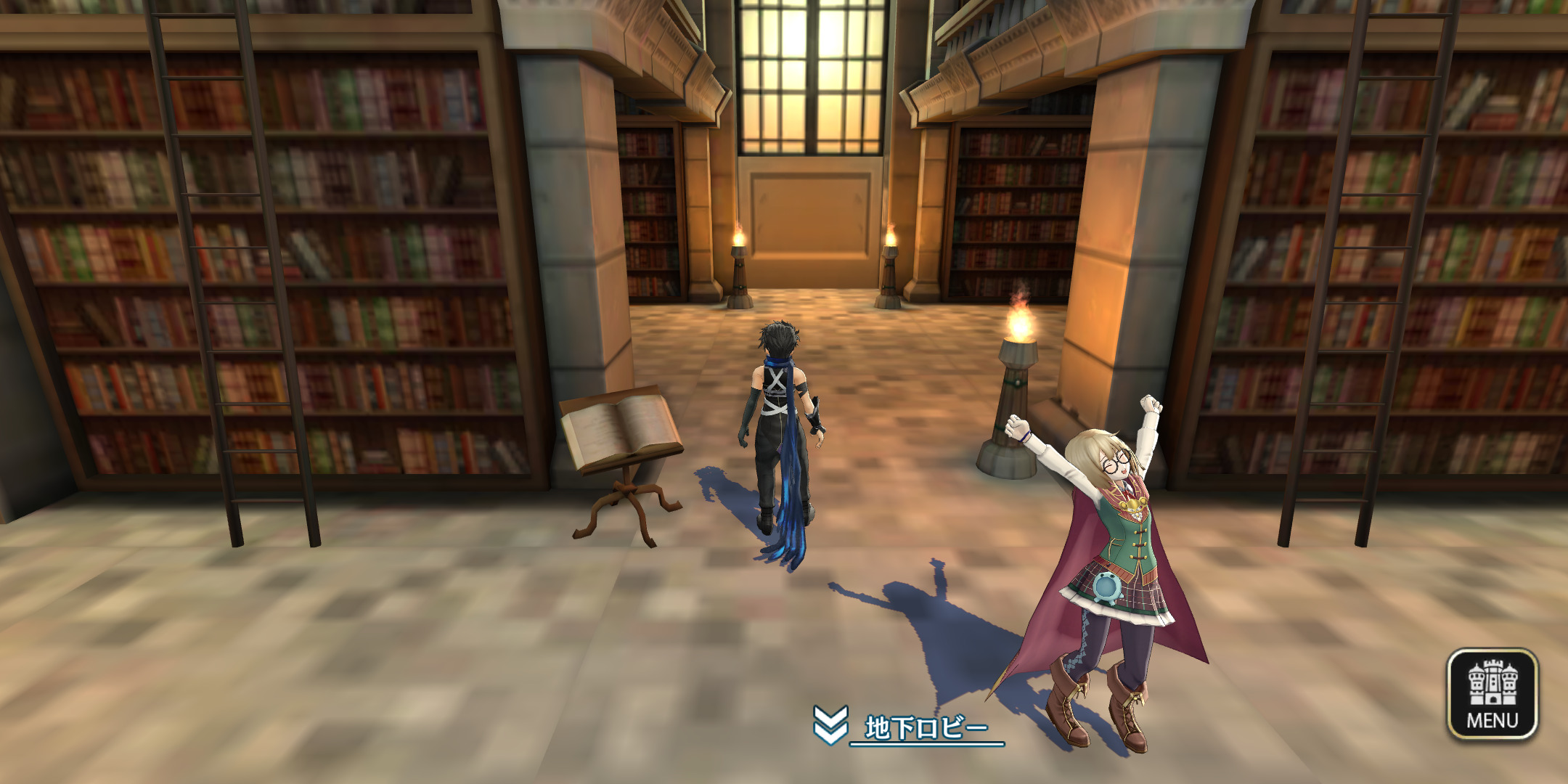The height and width of the screenshot is (784, 1568).
Task: Open the castle MENU button
Action: [x=1492, y=694]
